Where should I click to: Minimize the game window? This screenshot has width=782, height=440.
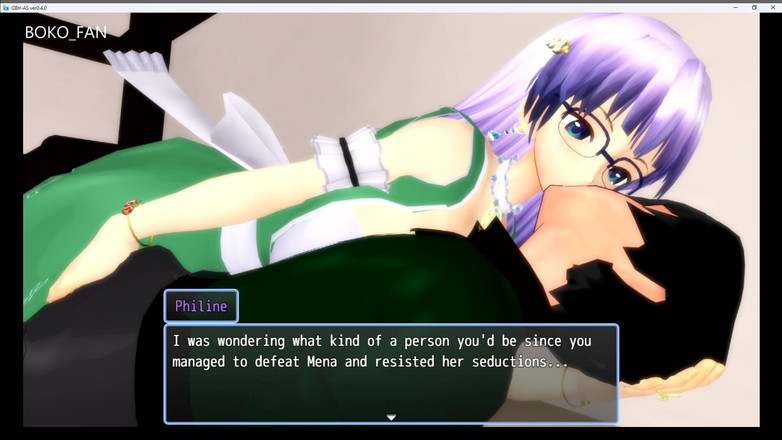tap(736, 6)
